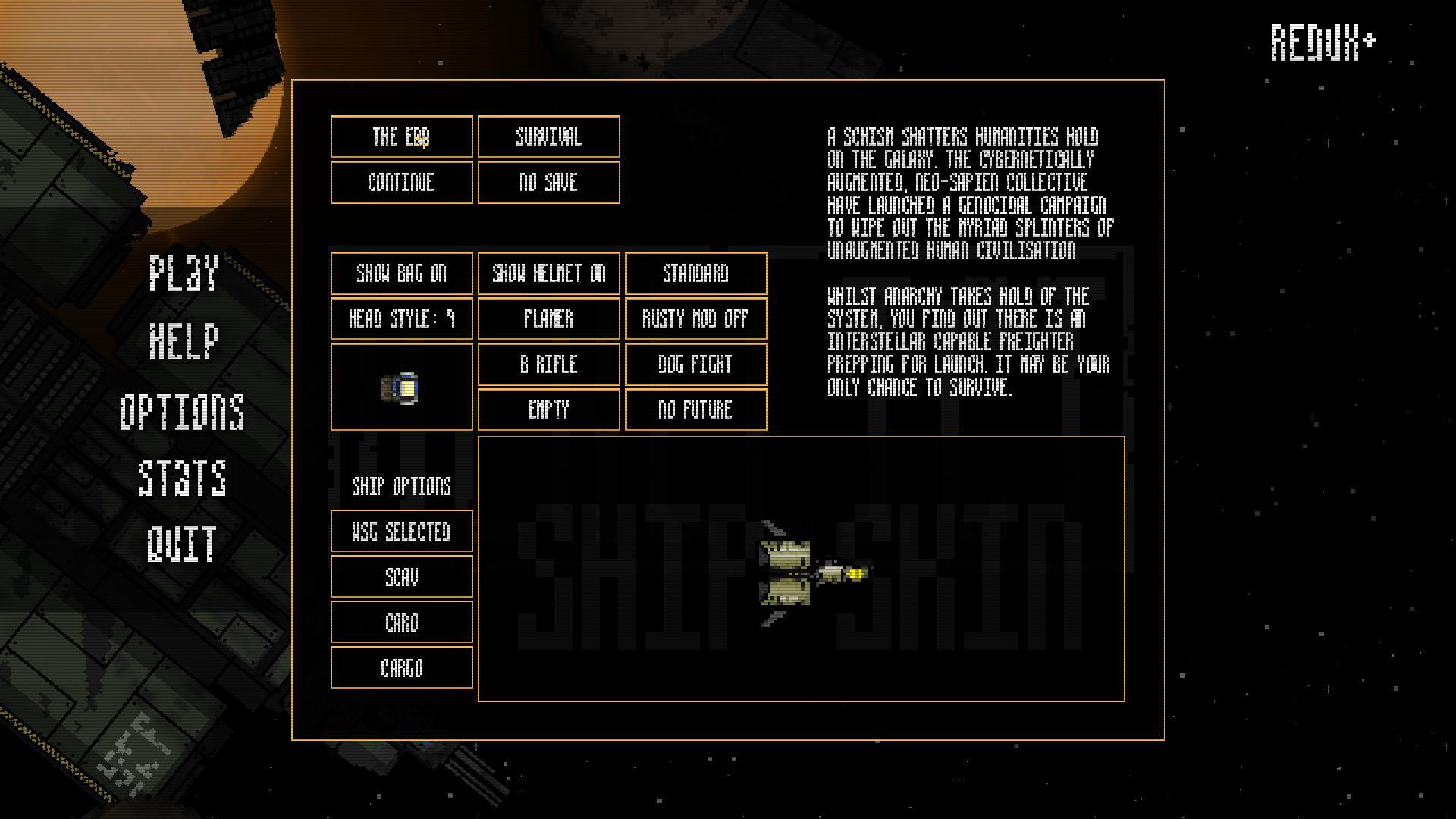Select STANDARD difficulty mode
The height and width of the screenshot is (819, 1456).
(695, 274)
